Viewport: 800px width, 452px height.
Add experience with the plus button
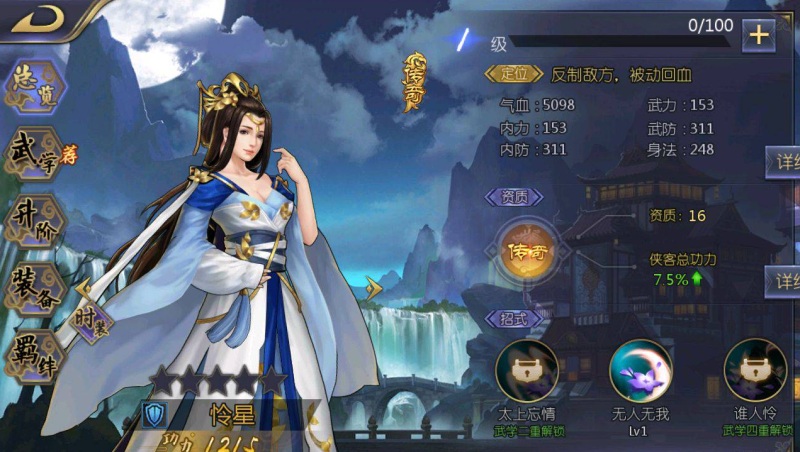(x=758, y=35)
